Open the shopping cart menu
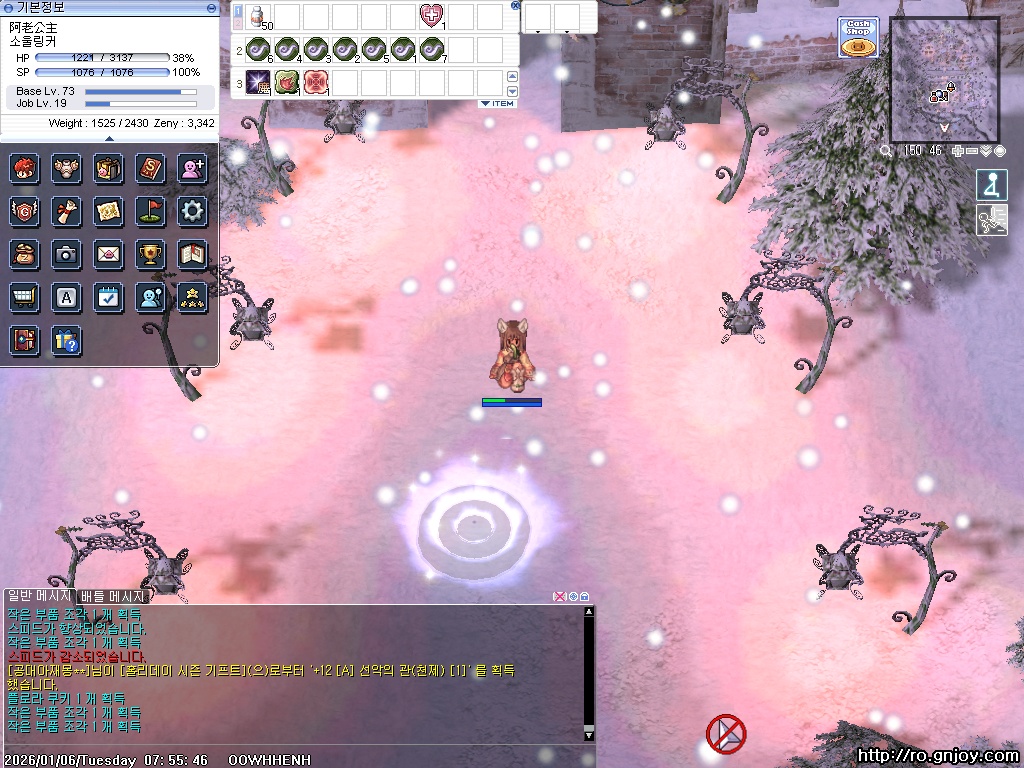Viewport: 1024px width, 768px height. coord(24,297)
